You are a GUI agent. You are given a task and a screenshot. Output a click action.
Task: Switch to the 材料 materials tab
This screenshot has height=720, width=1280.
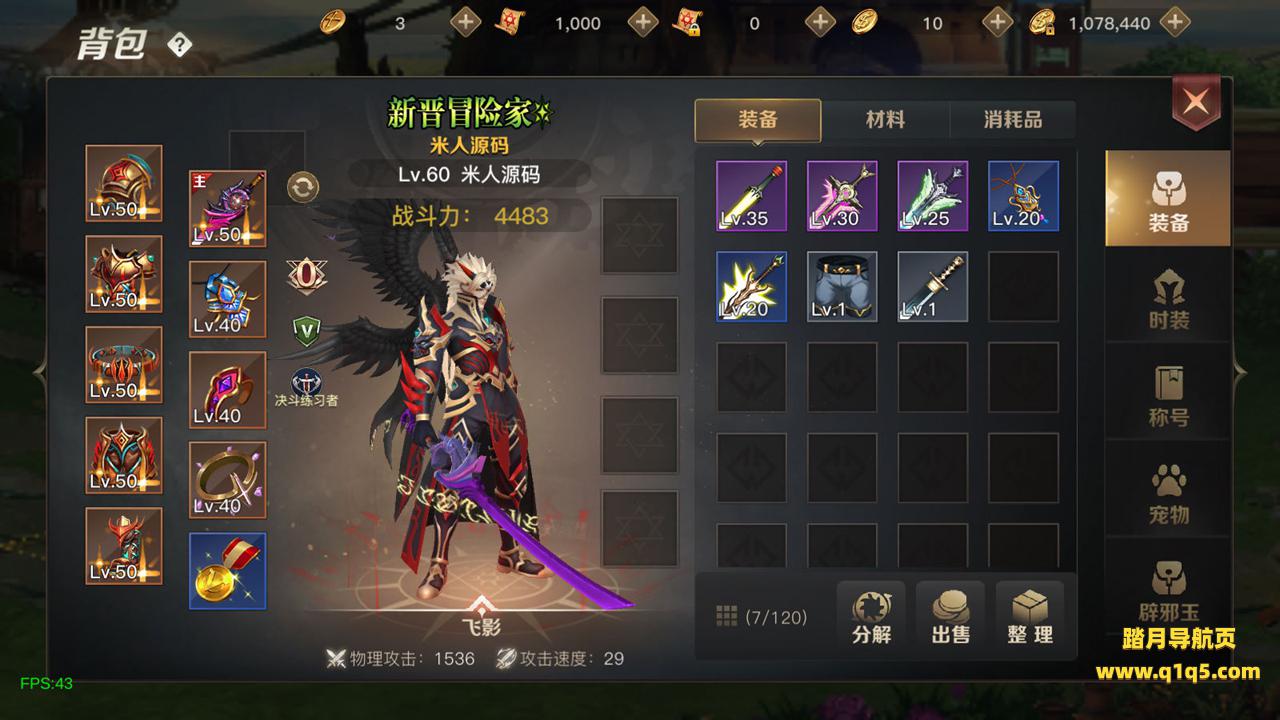885,120
